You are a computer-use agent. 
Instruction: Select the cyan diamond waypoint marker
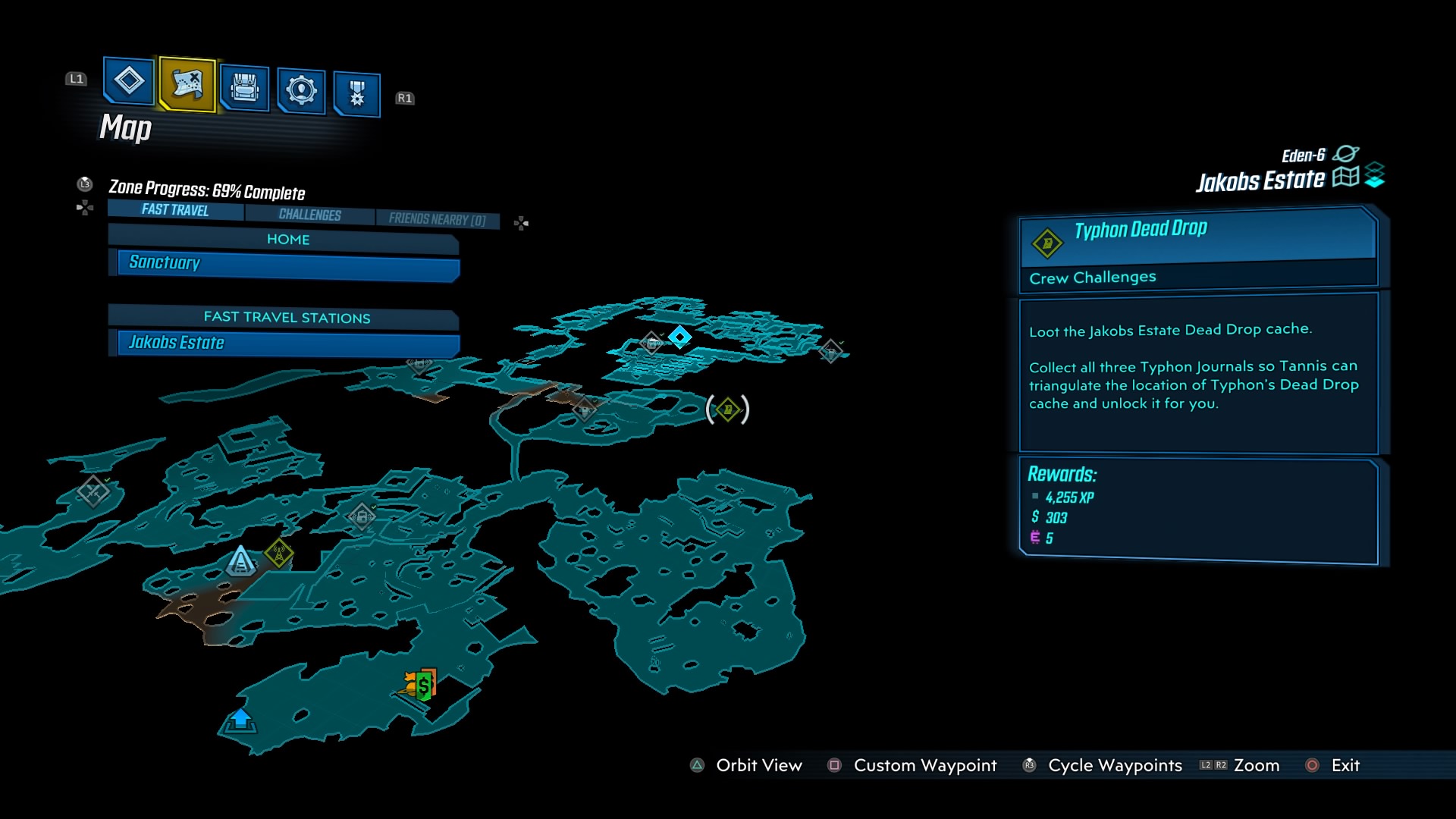pos(679,336)
